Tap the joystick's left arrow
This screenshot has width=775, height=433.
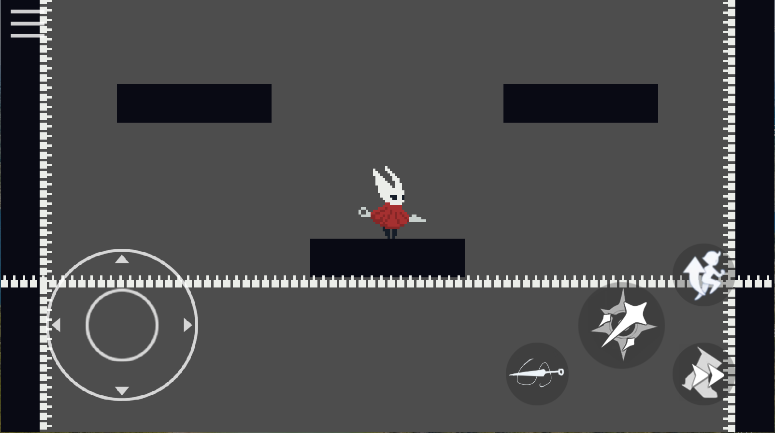(56, 325)
